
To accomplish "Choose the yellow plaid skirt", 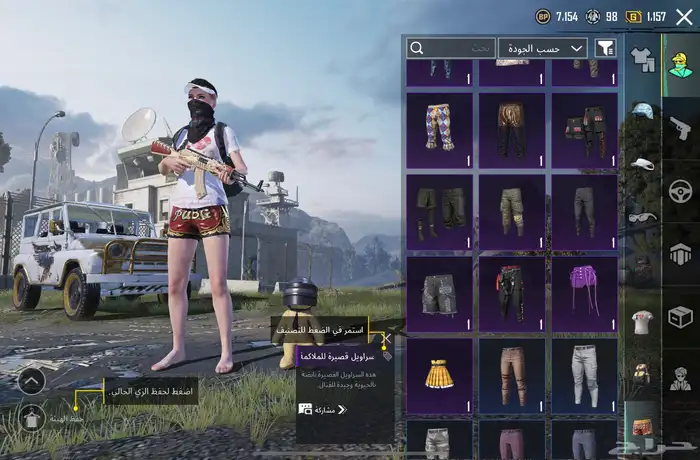I will click(x=440, y=375).
